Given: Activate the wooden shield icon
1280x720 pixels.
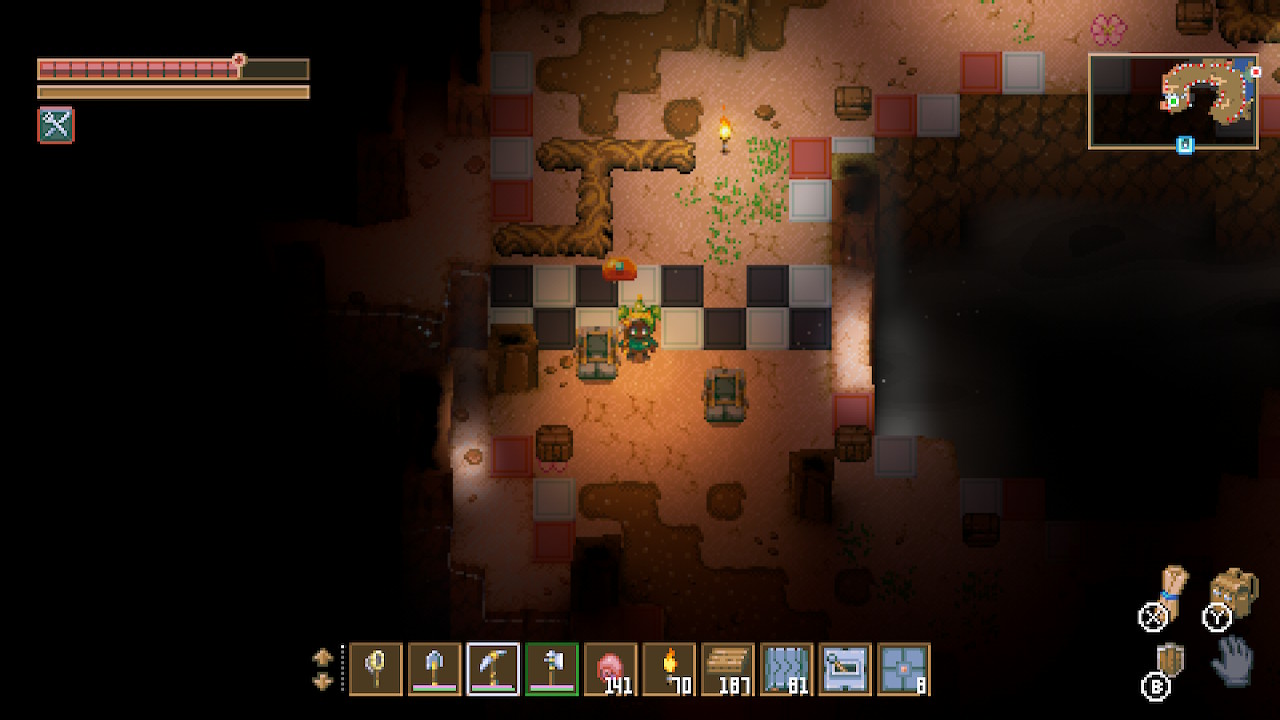Looking at the screenshot, I should pyautogui.click(x=1170, y=661).
